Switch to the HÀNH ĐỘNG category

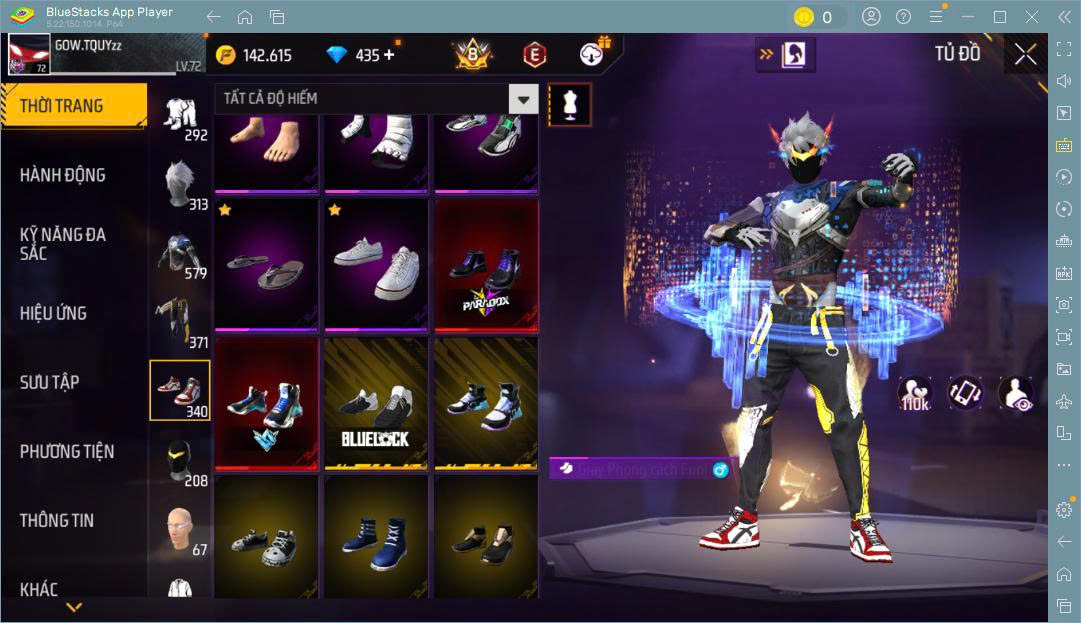[x=63, y=175]
